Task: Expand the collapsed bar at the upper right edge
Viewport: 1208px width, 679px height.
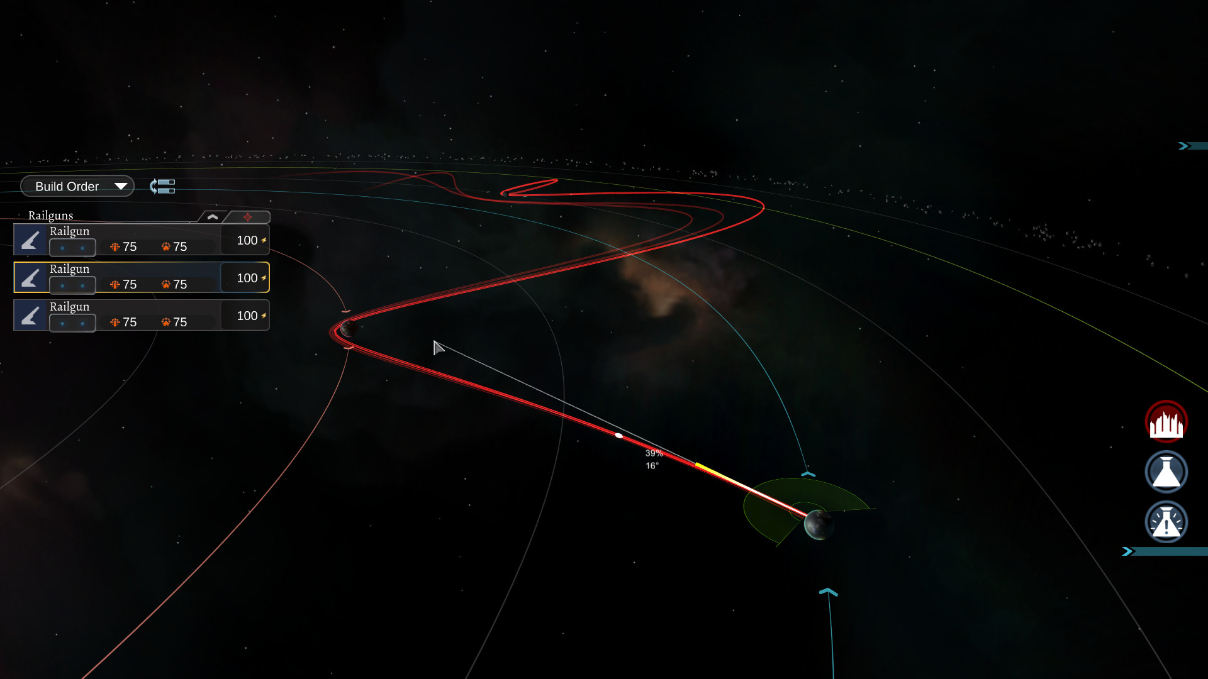Action: coord(1192,146)
